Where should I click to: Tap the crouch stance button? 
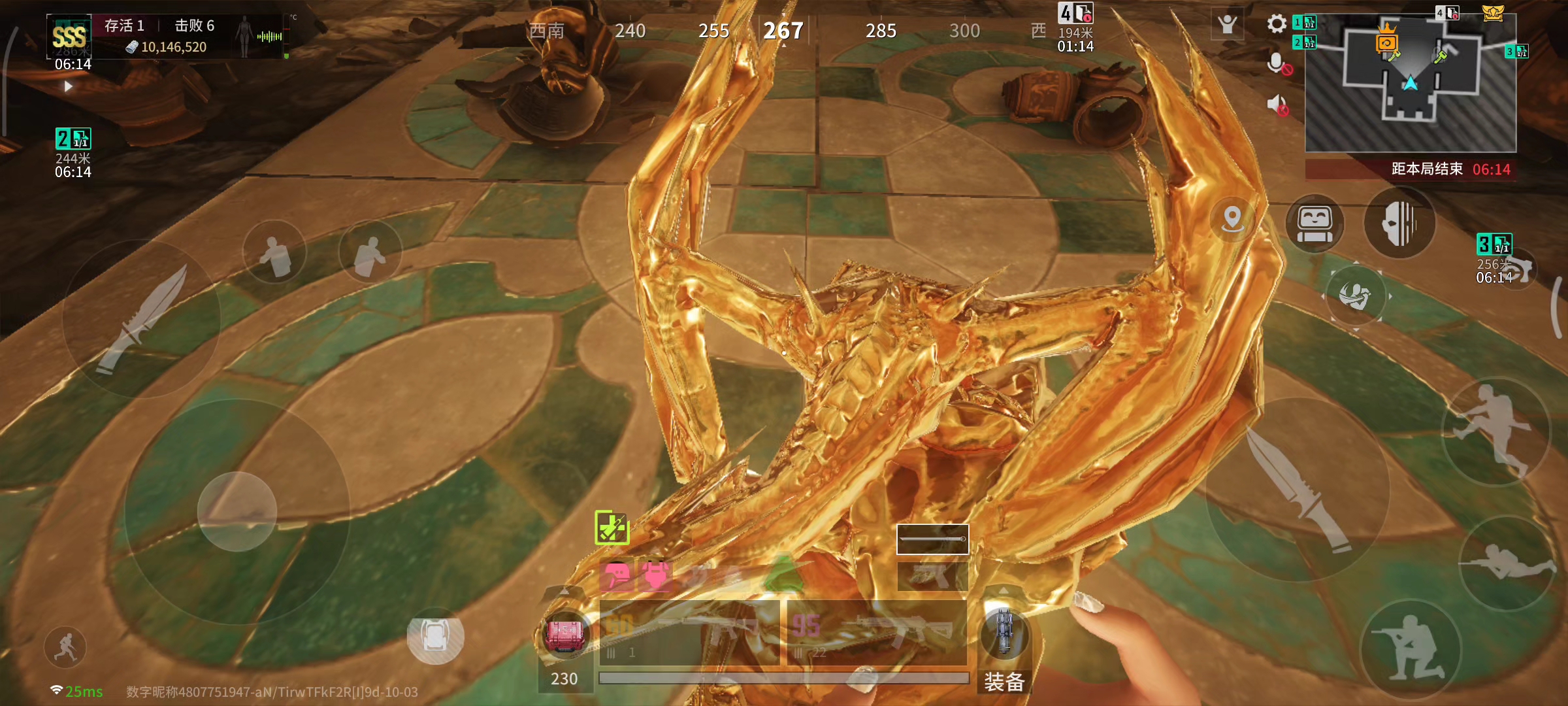coord(1410,648)
